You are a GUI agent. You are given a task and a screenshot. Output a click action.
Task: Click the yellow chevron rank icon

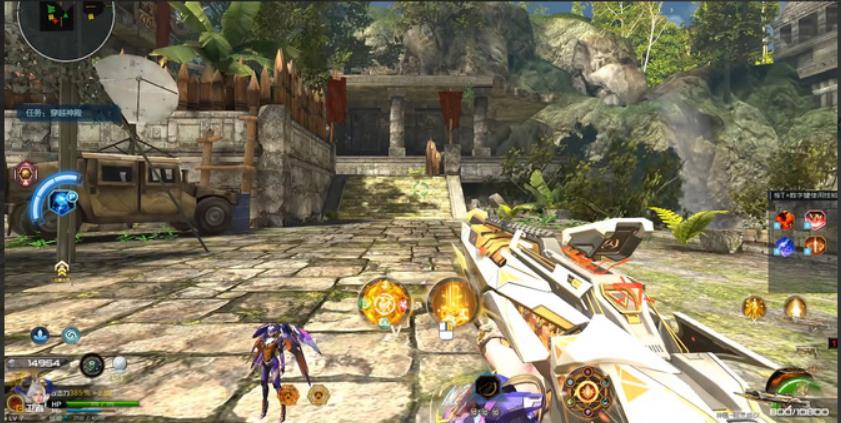coord(62,268)
